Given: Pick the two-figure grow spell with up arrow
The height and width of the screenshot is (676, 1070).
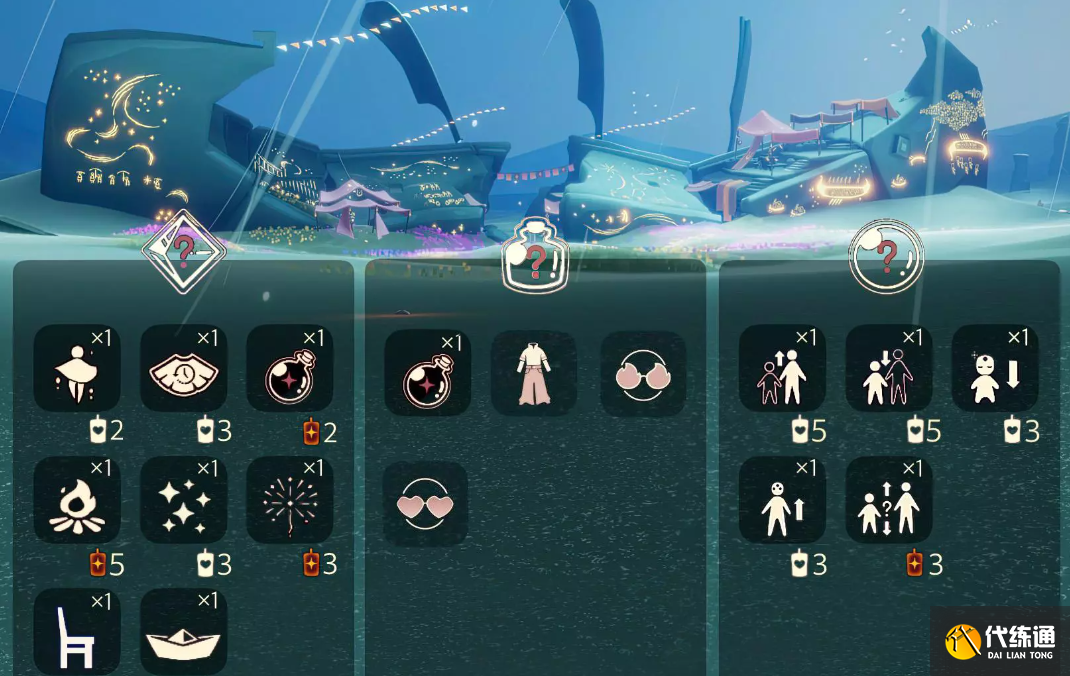Looking at the screenshot, I should tap(782, 368).
